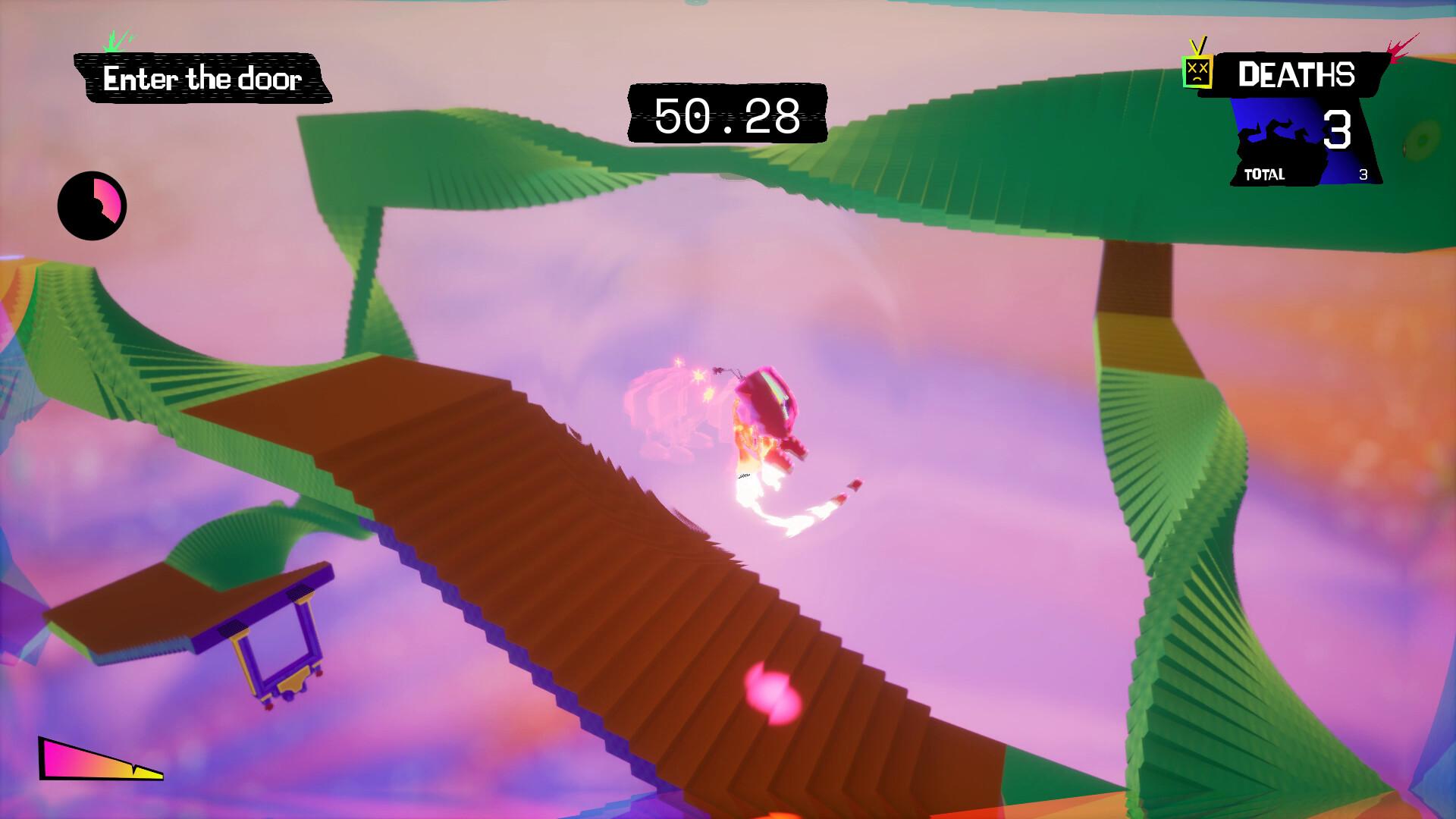Viewport: 1456px width, 819px height.
Task: Click the yellow antenna atop the TV icon
Action: click(x=1197, y=45)
